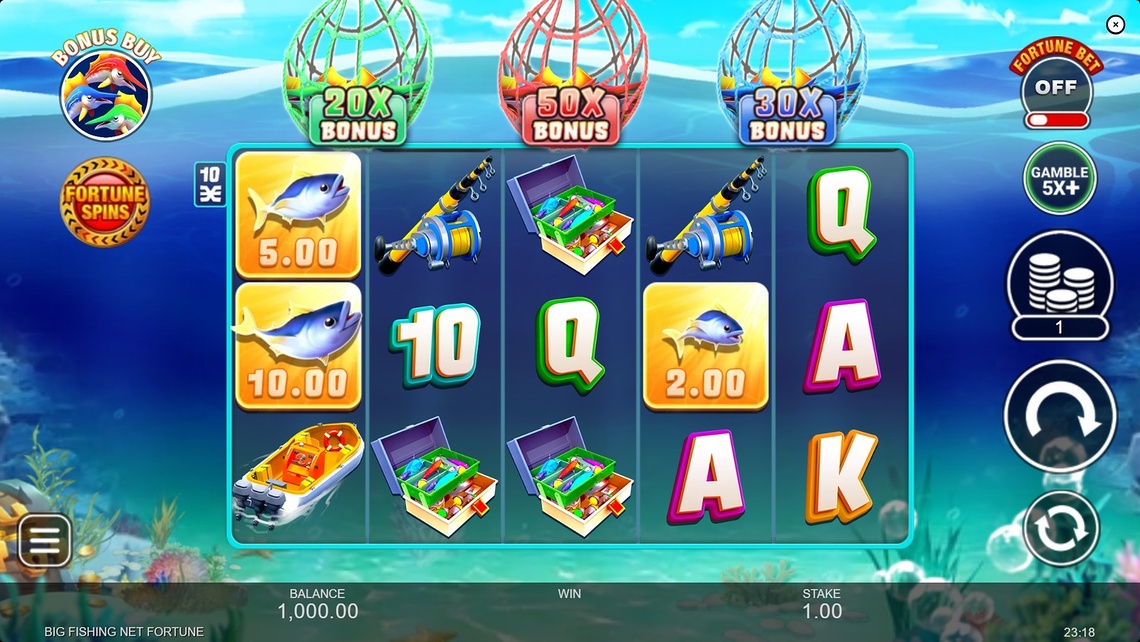Close the game with the X button
Screen dimensions: 1140x642
coord(1115,24)
